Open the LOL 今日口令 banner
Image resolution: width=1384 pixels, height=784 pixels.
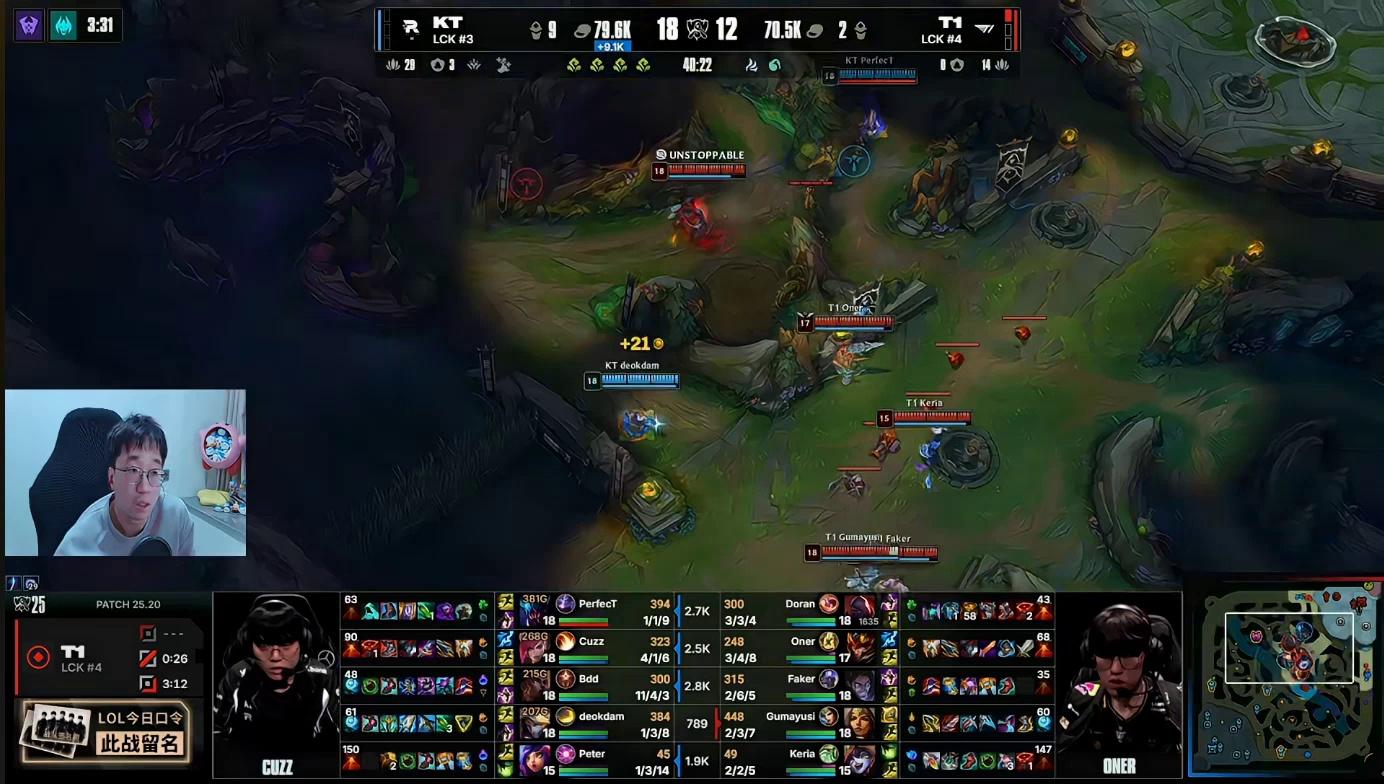coord(104,730)
